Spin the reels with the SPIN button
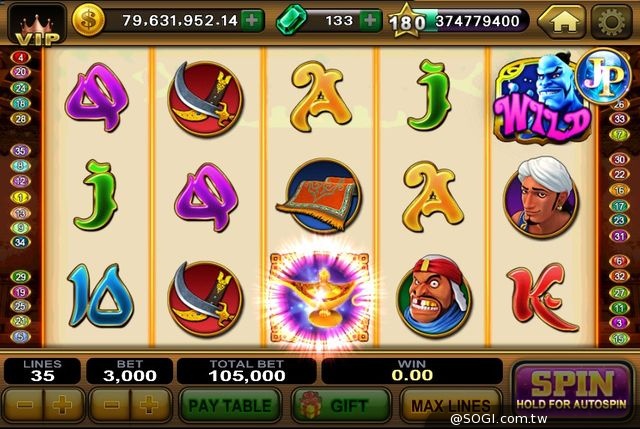This screenshot has width=640, height=429. coord(571,391)
